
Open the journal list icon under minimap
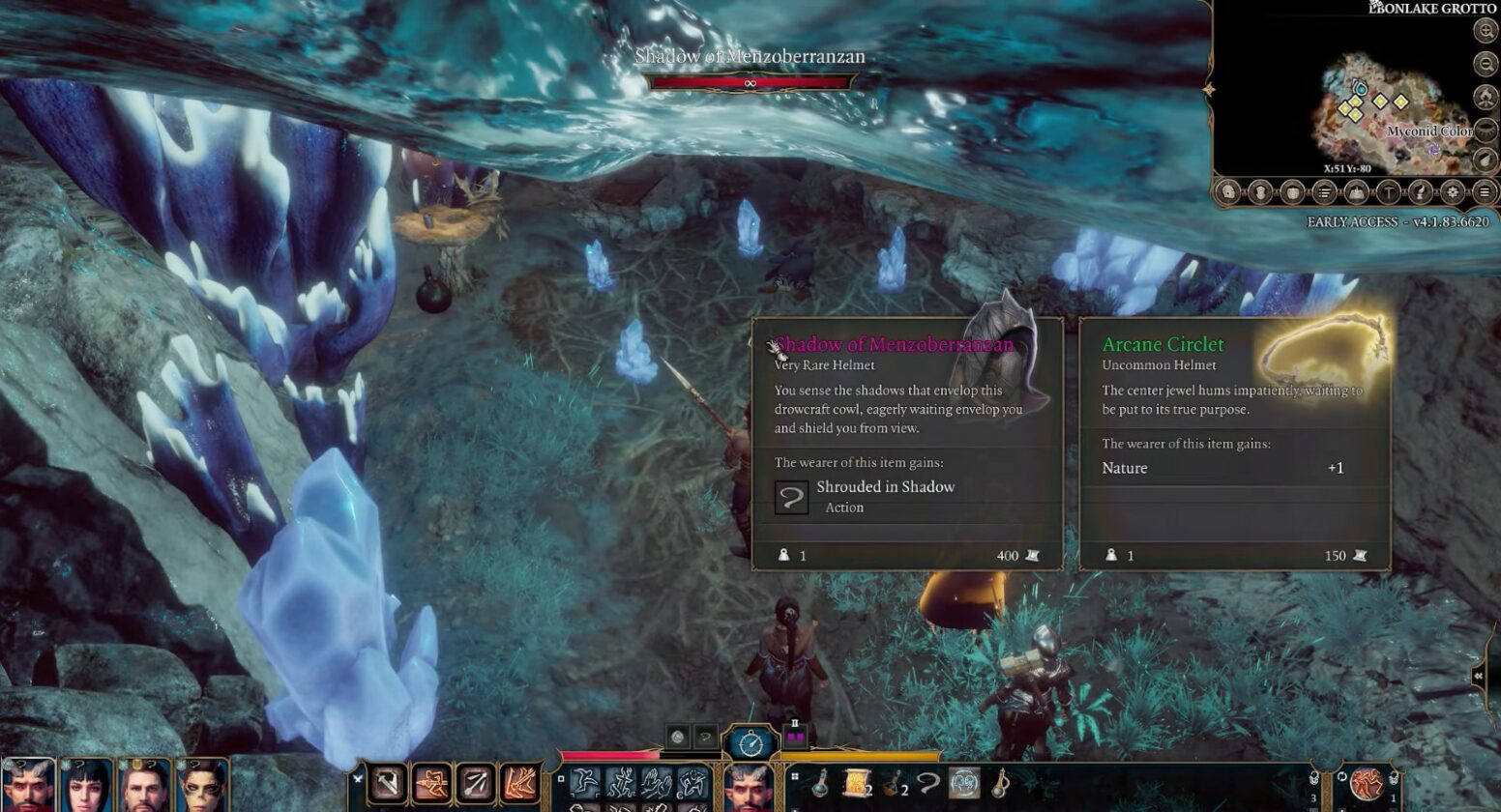click(x=1324, y=191)
